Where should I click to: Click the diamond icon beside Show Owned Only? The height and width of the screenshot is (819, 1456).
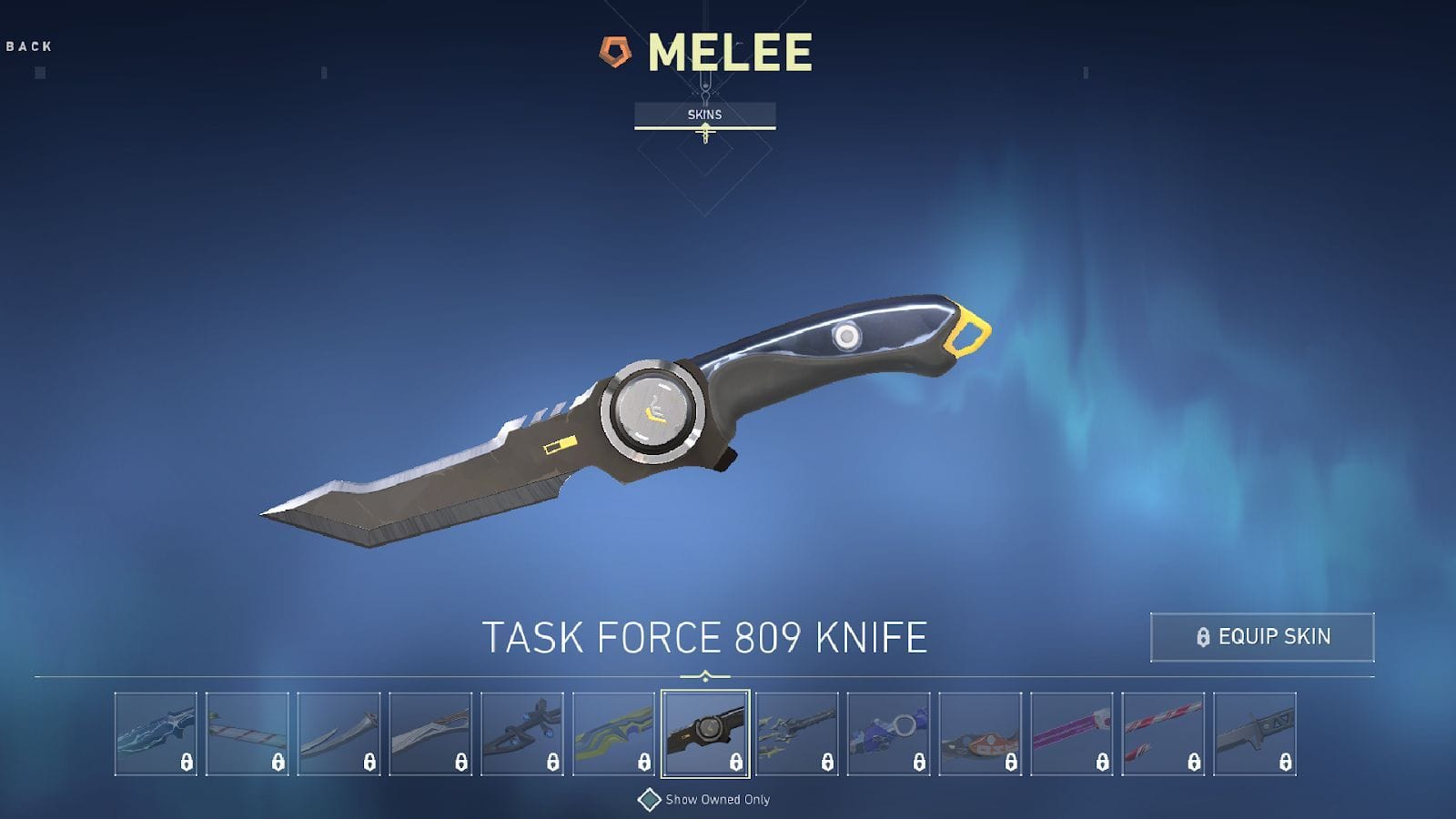[650, 800]
